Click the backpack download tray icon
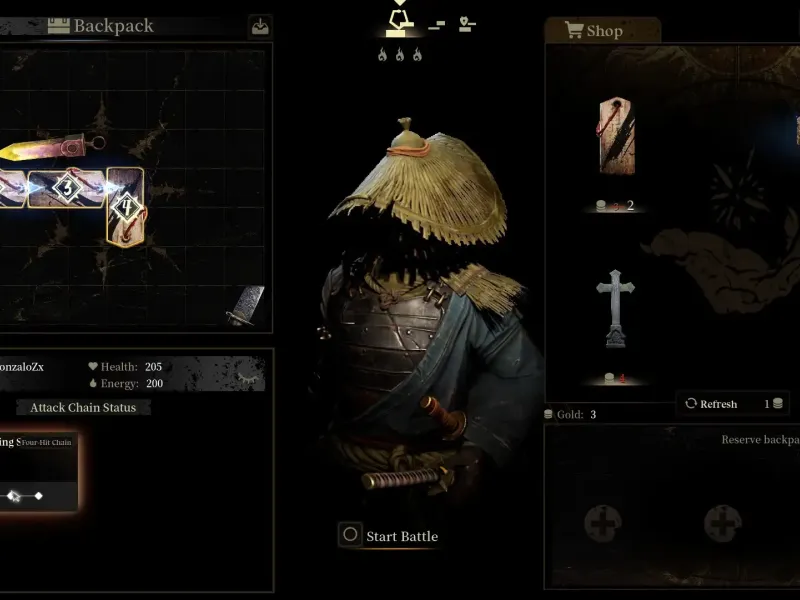The image size is (800, 600). [260, 27]
